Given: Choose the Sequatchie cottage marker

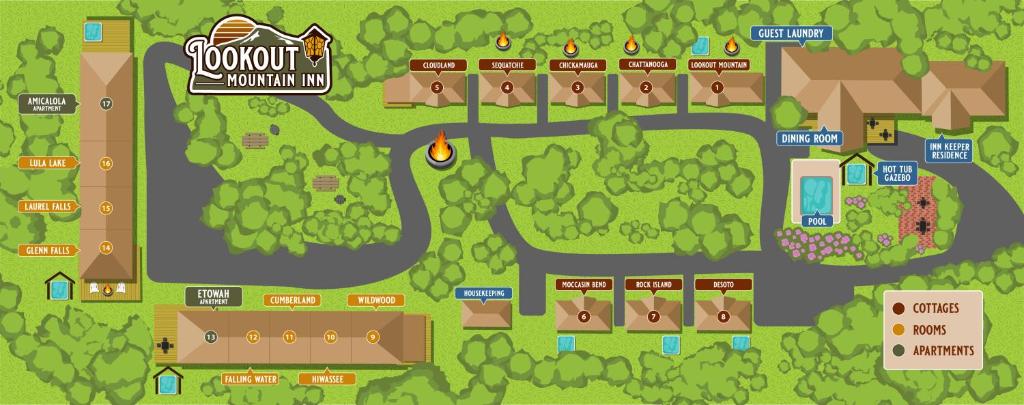Looking at the screenshot, I should pyautogui.click(x=507, y=87).
